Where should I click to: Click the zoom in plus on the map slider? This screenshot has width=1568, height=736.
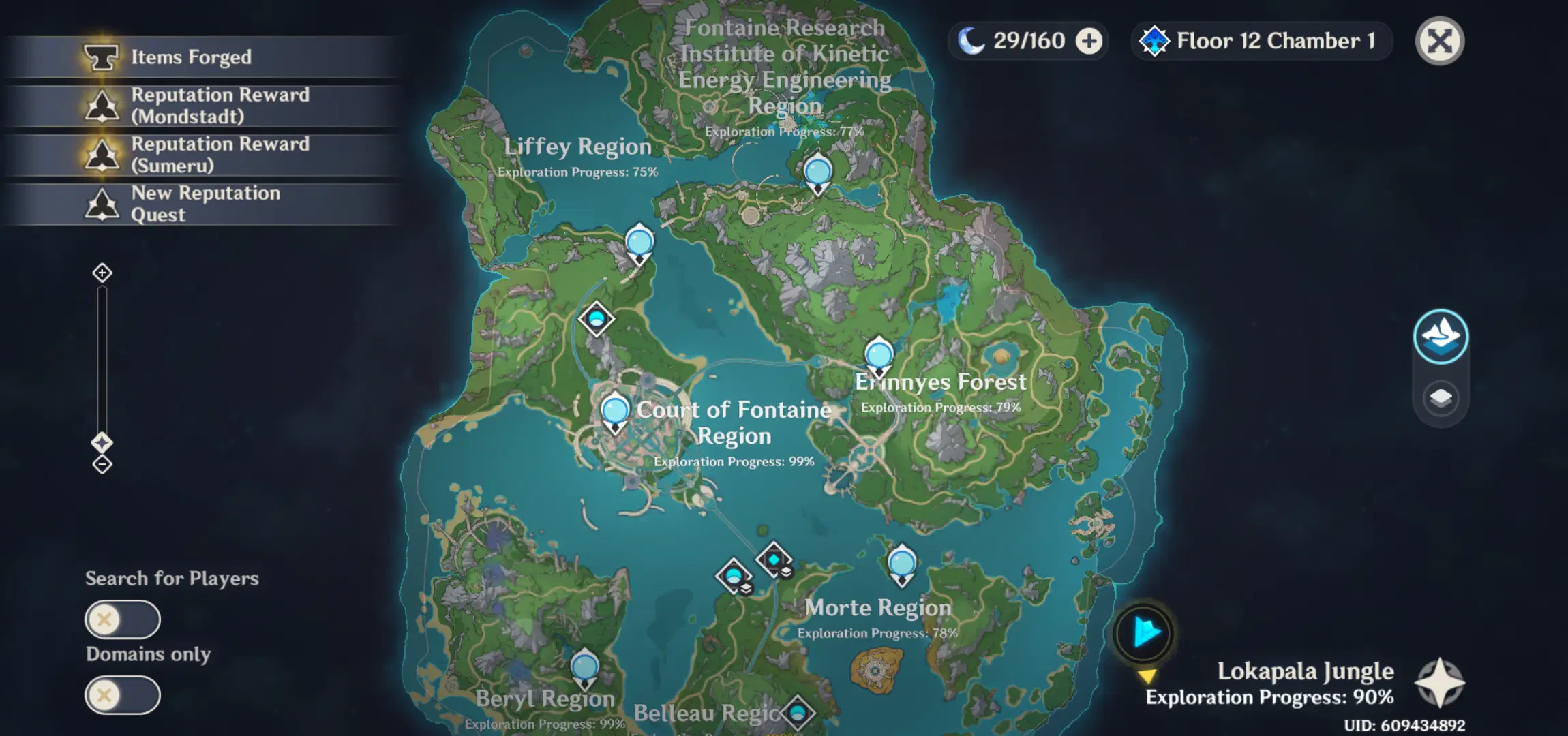pos(102,272)
